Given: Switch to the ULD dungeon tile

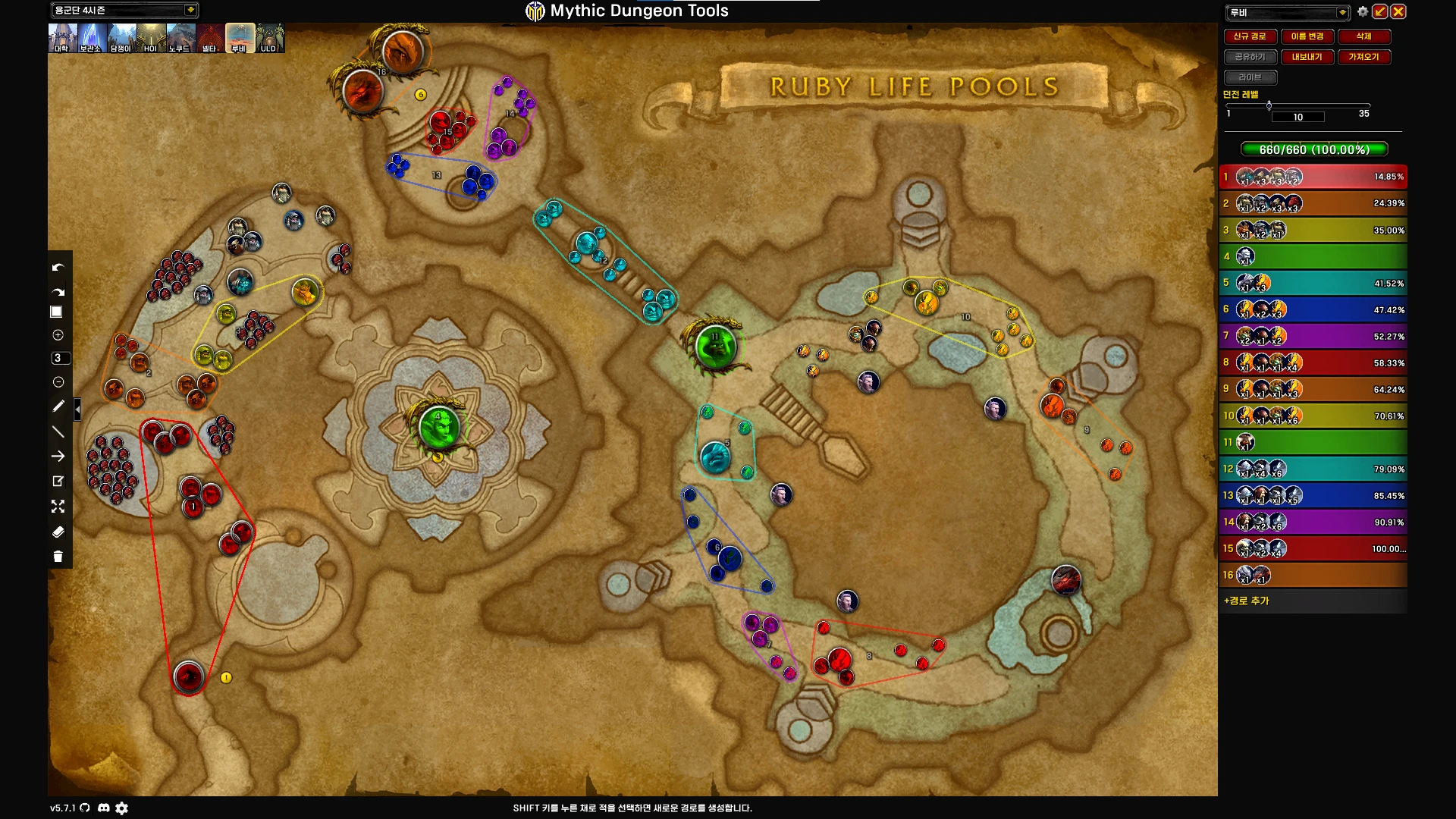Looking at the screenshot, I should tap(269, 38).
